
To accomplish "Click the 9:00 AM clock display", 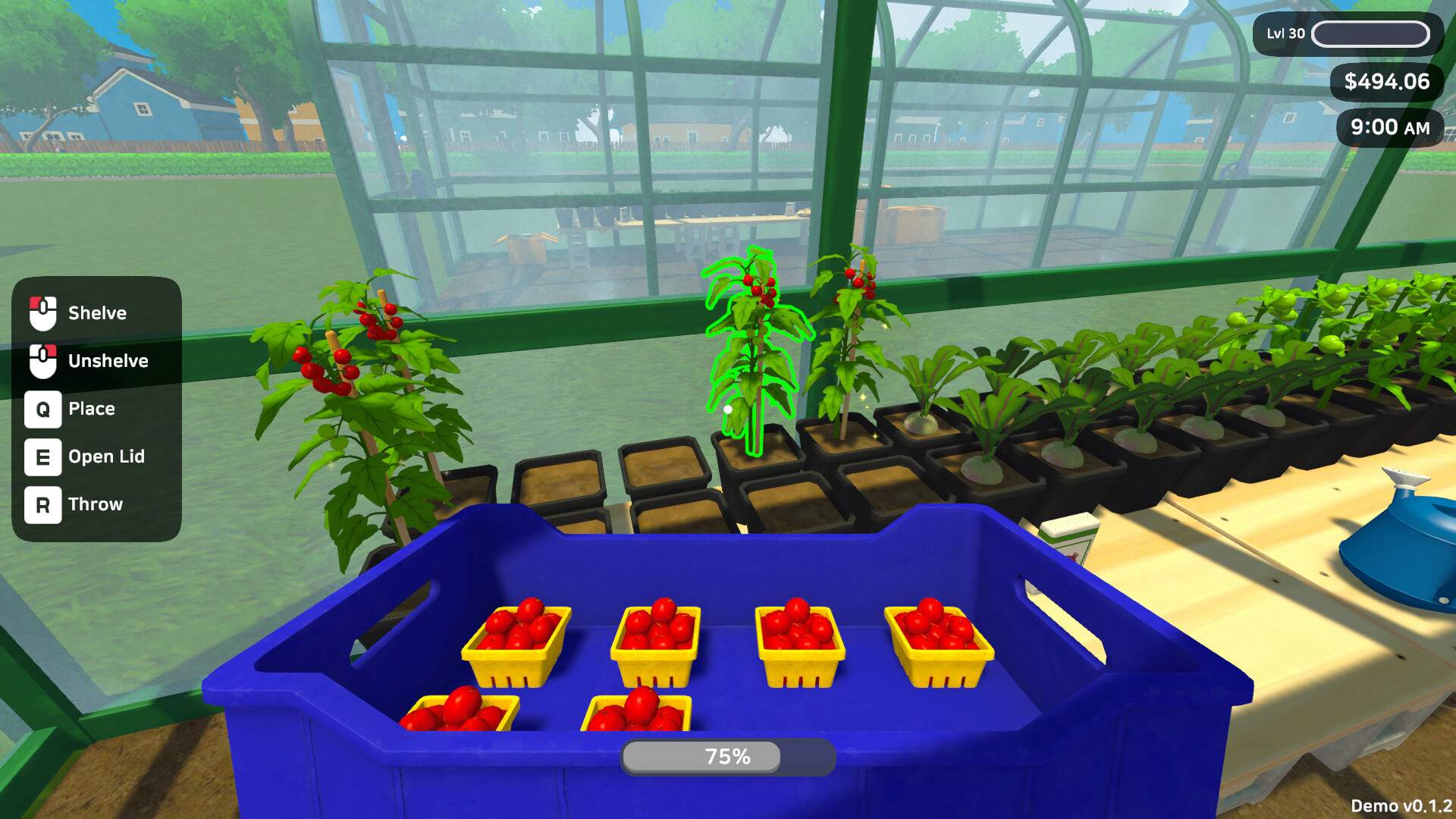I will [x=1389, y=127].
